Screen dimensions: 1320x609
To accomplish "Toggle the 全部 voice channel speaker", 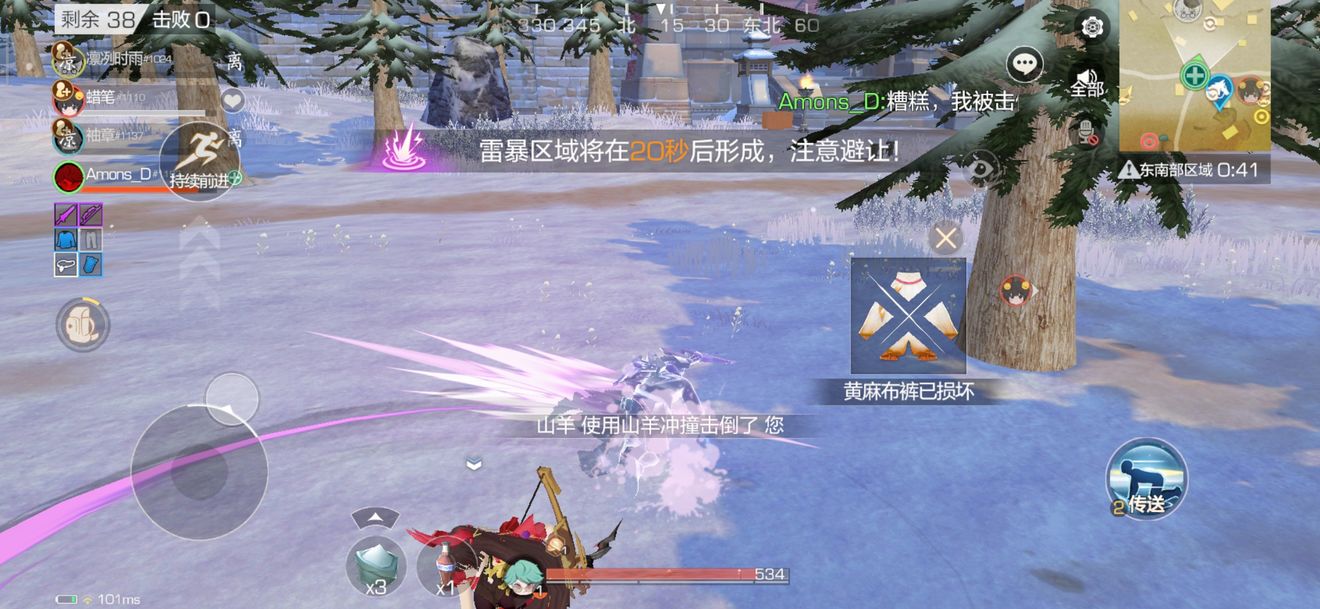I will [1087, 82].
